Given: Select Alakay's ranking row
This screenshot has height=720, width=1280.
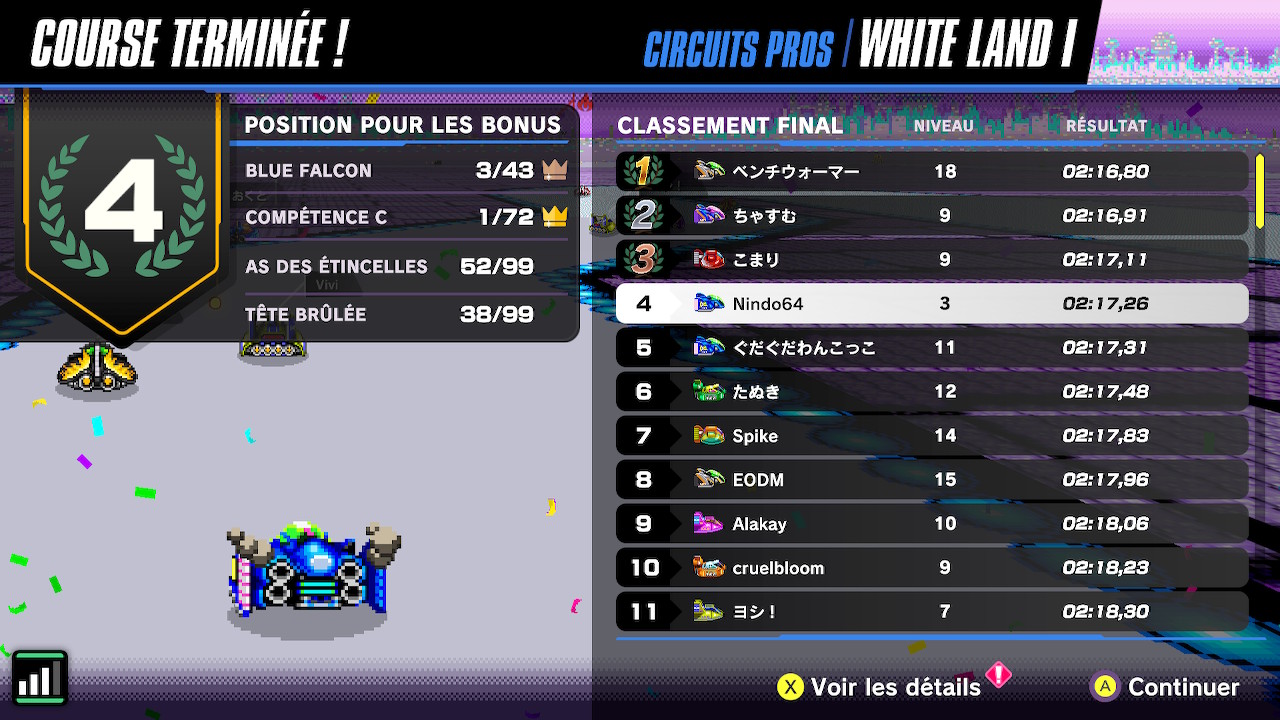Looking at the screenshot, I should [931, 524].
